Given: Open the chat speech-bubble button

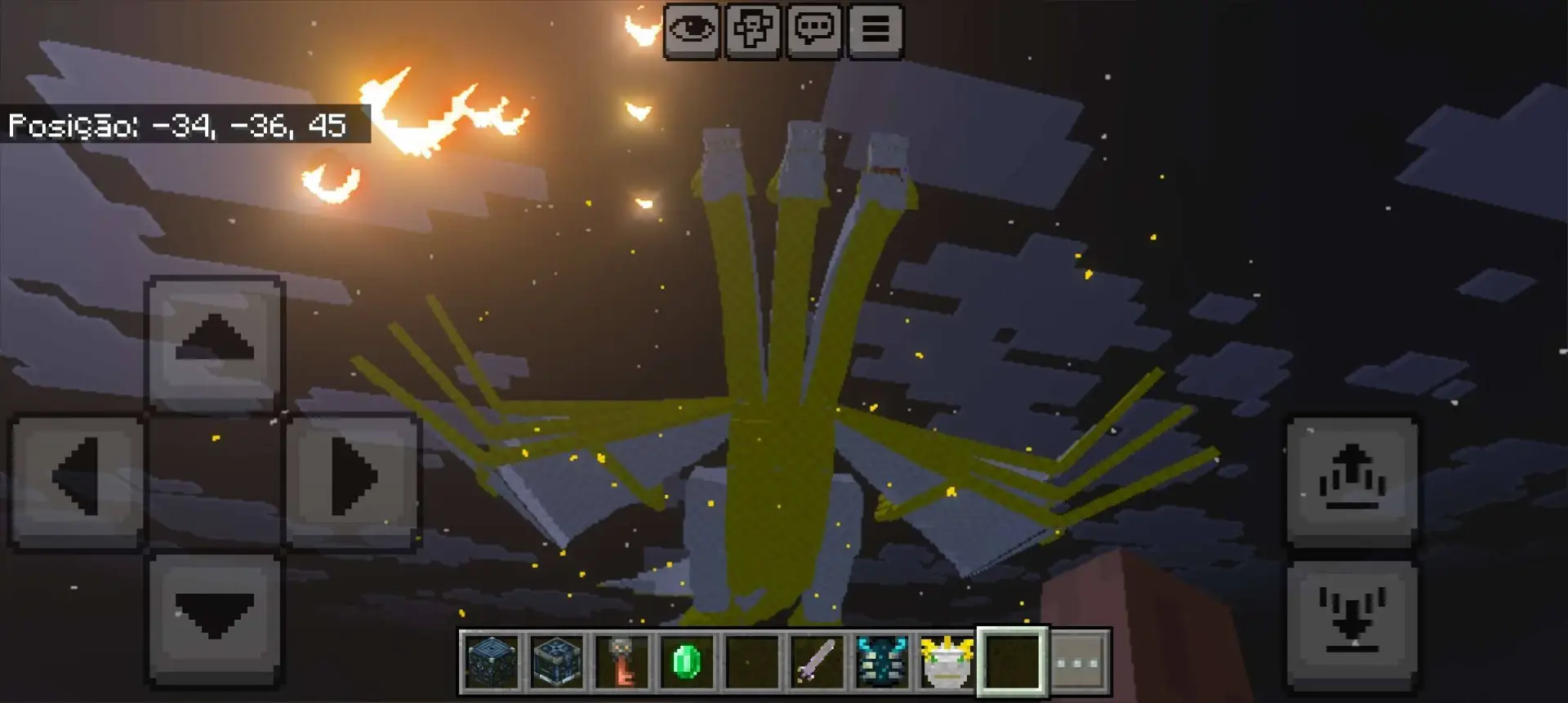Looking at the screenshot, I should [813, 31].
